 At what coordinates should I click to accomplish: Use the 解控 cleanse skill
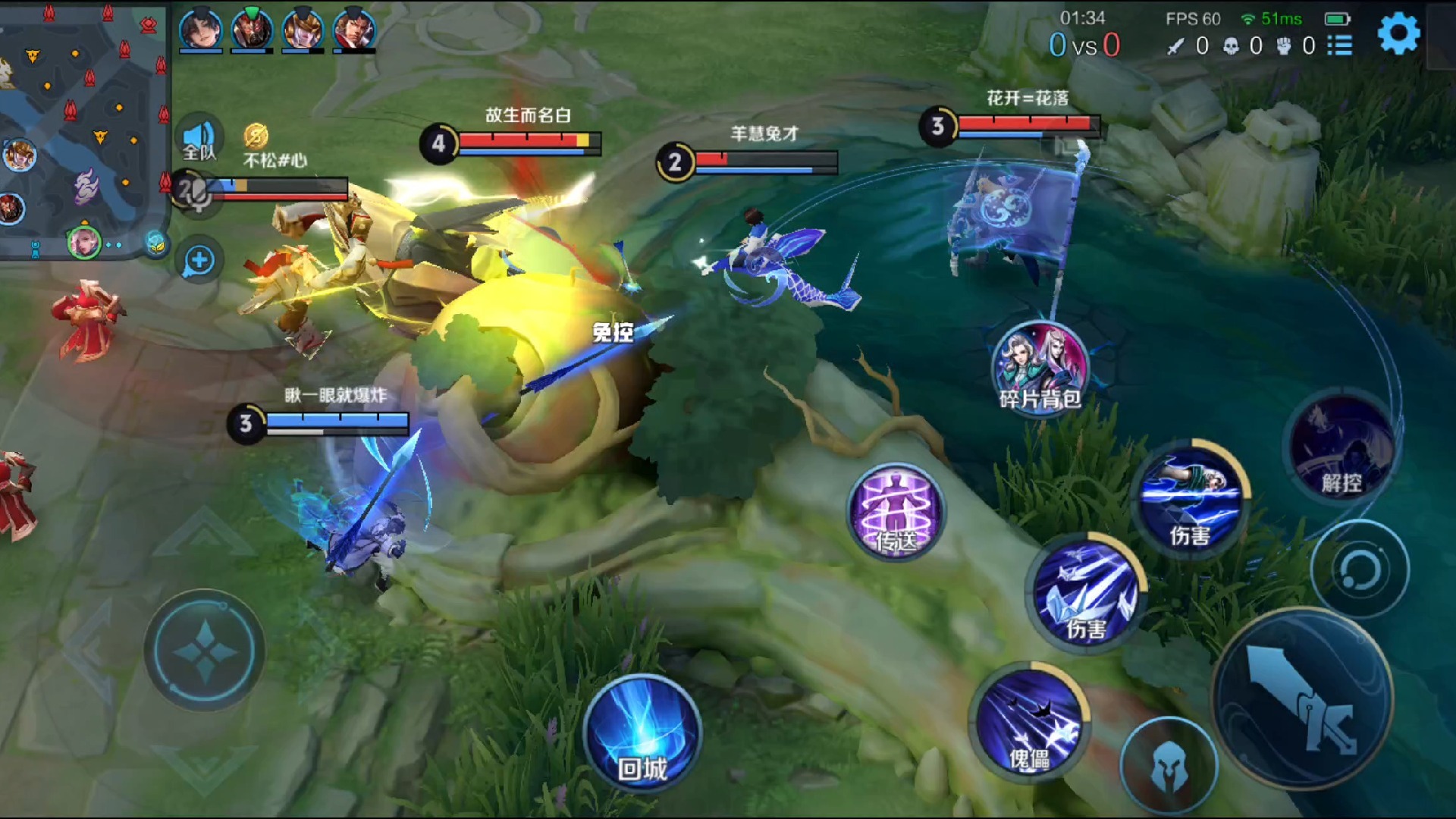(1341, 448)
